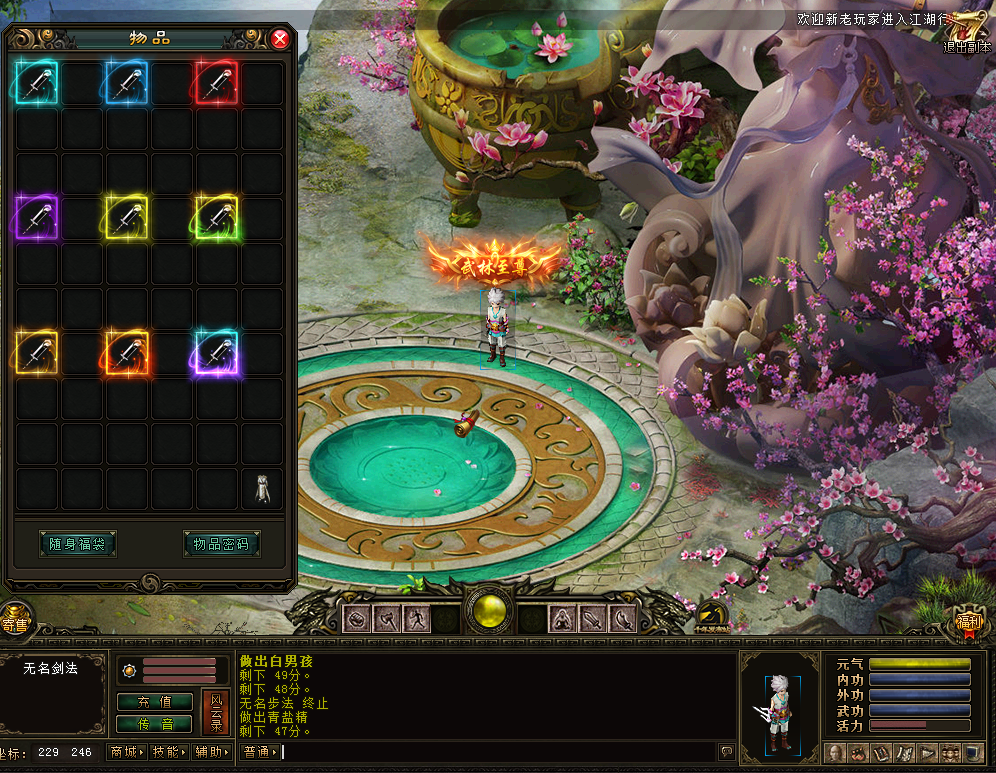Activate the fist skill on the hotbar

(x=356, y=619)
